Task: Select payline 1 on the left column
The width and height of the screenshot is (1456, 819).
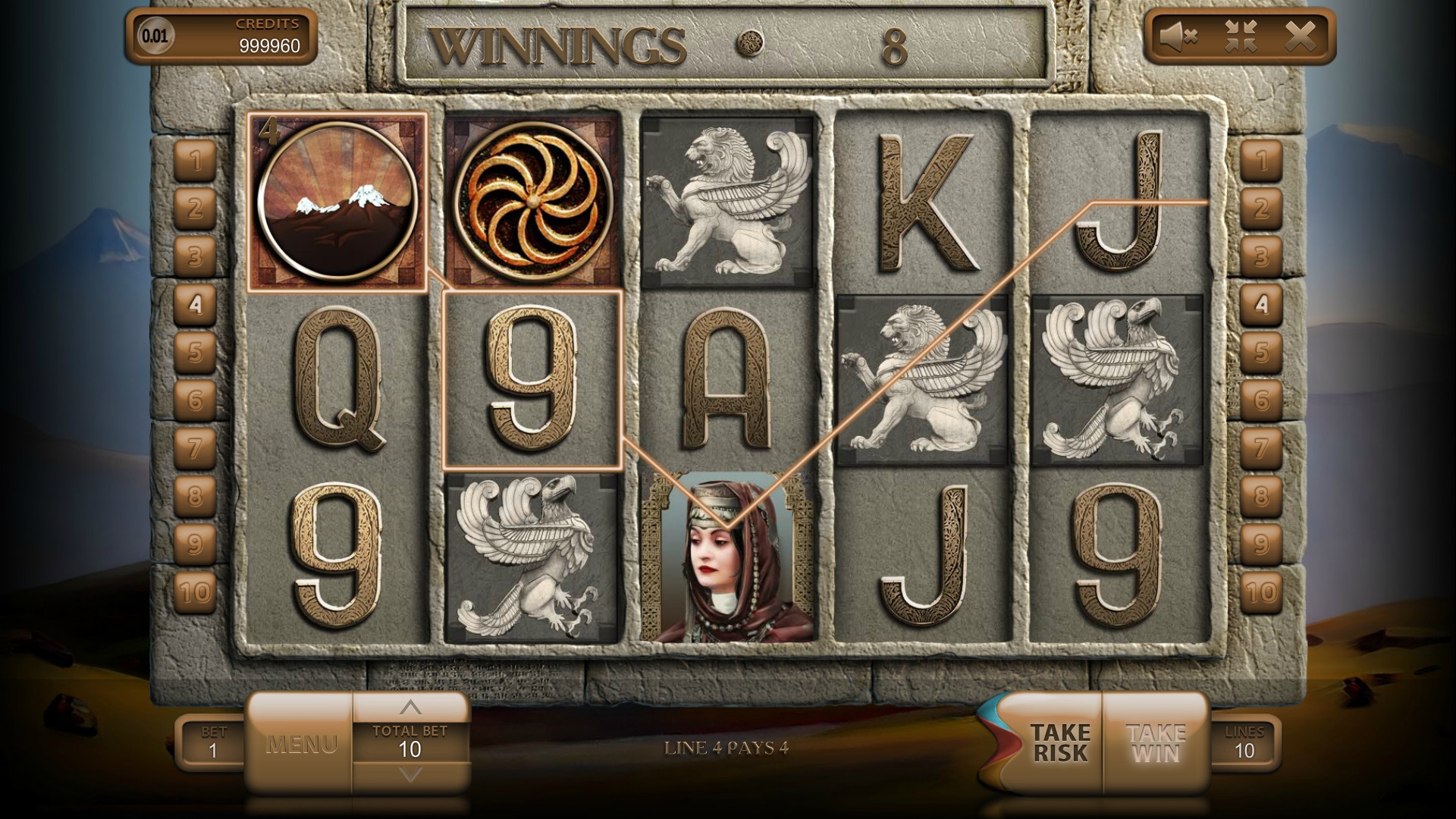Action: pyautogui.click(x=196, y=161)
